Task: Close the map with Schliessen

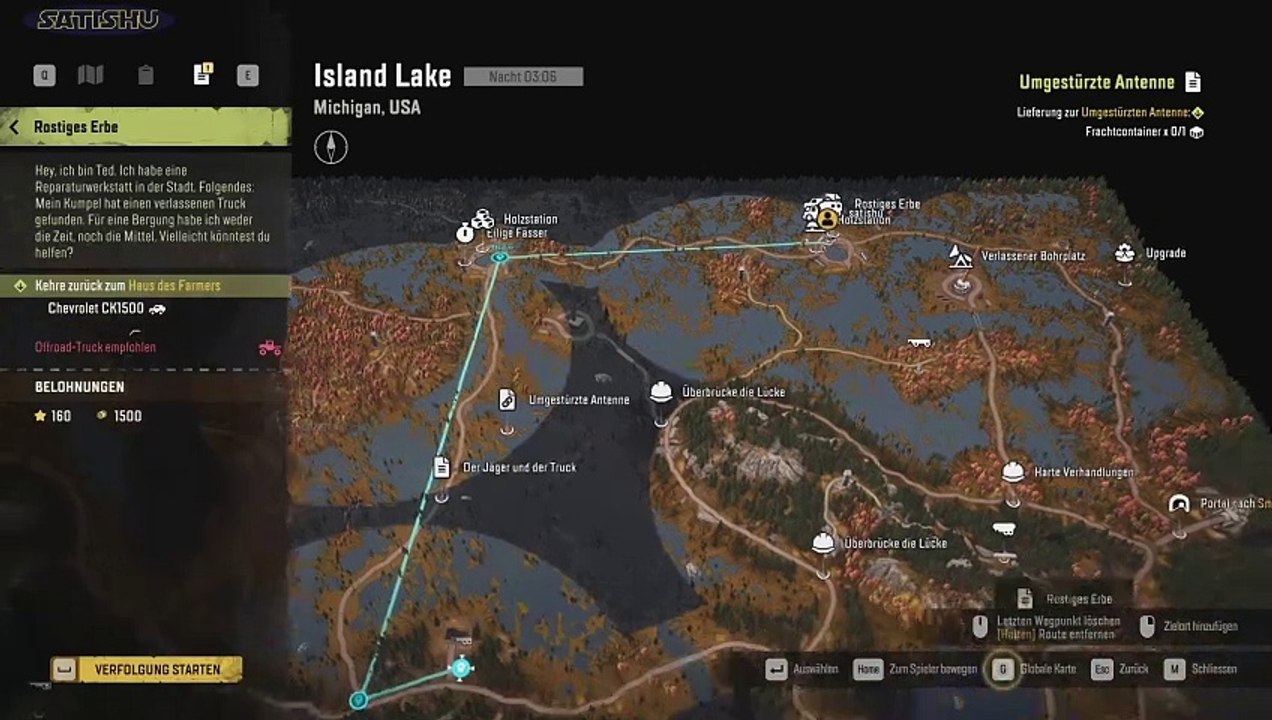Action: pos(1174,669)
